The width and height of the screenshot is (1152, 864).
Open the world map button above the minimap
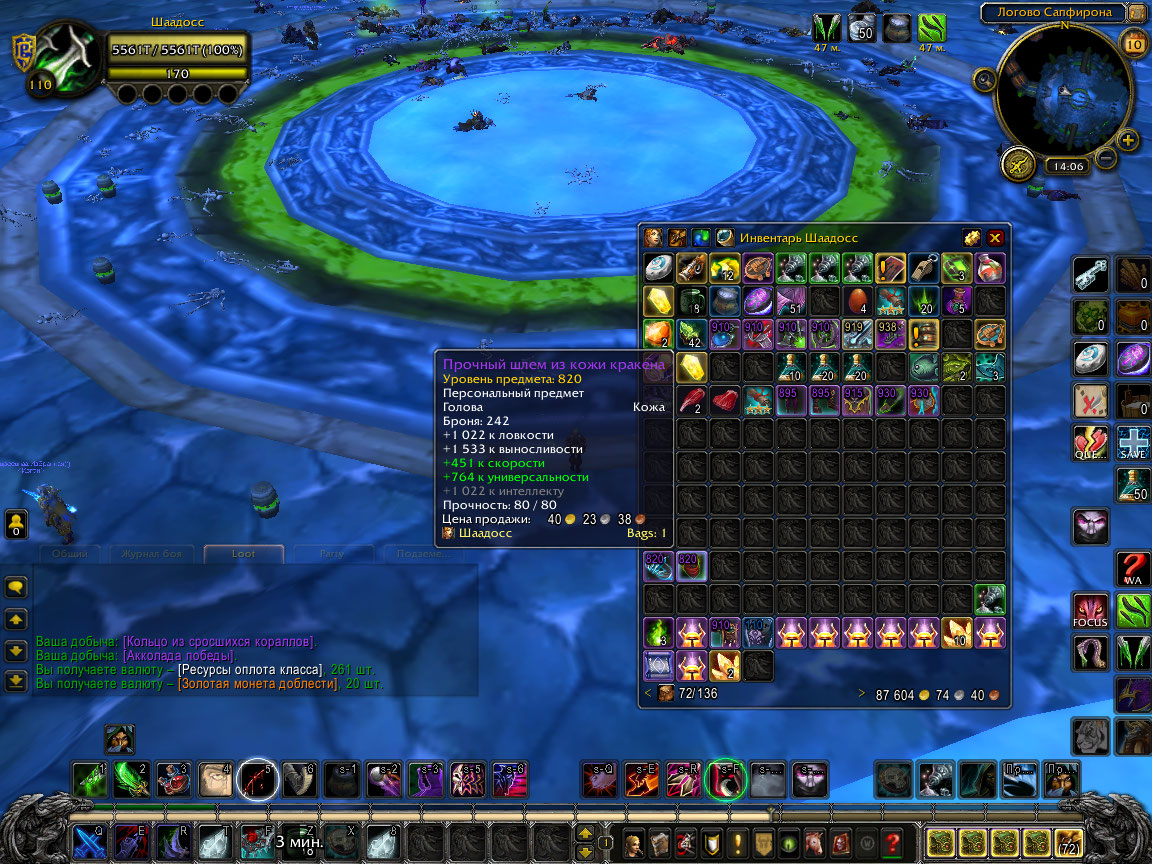(1136, 13)
